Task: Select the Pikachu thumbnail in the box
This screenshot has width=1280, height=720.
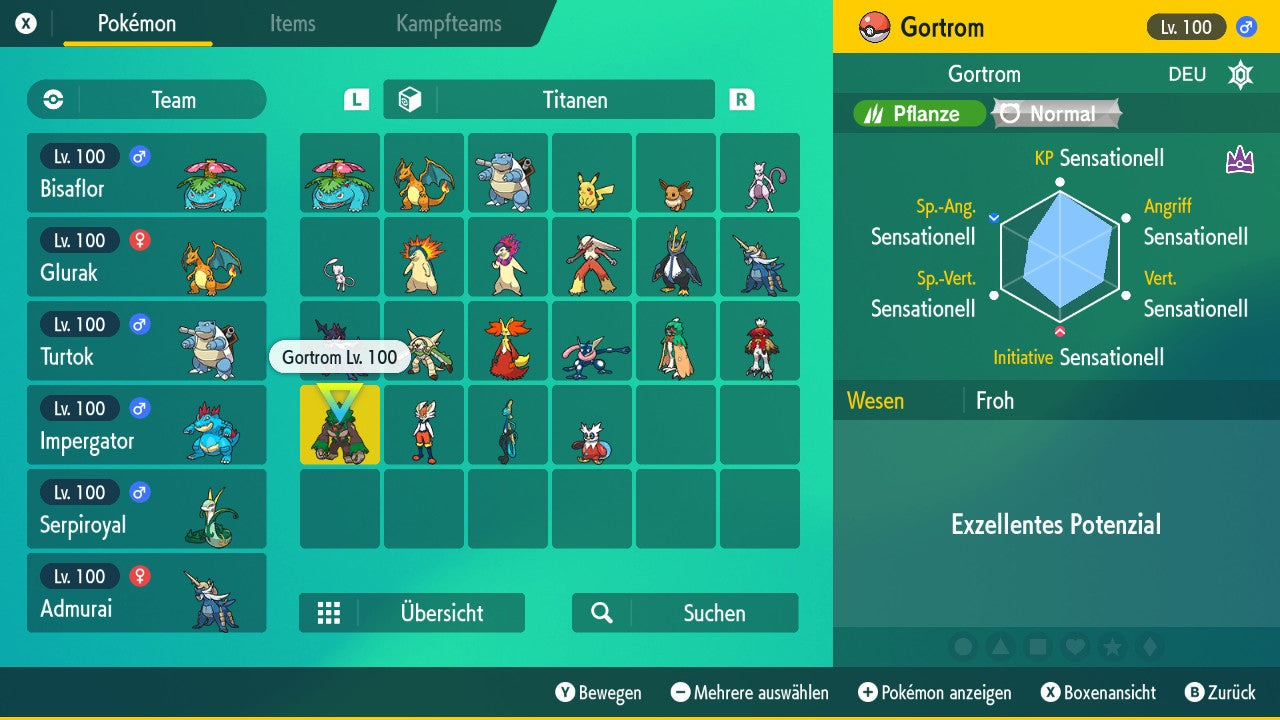Action: point(592,172)
